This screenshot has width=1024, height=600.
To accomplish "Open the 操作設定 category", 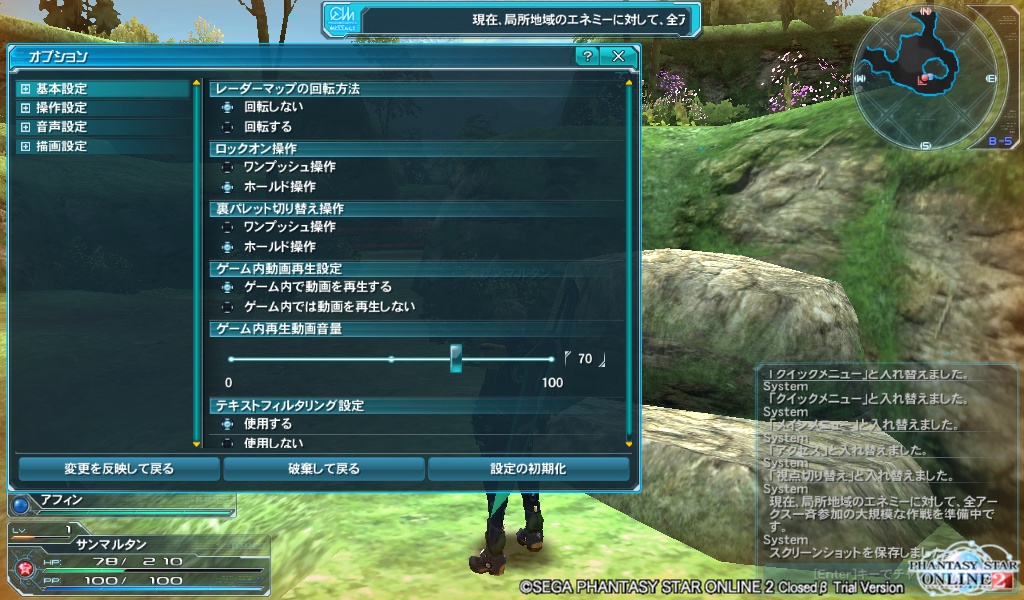I will pos(61,108).
